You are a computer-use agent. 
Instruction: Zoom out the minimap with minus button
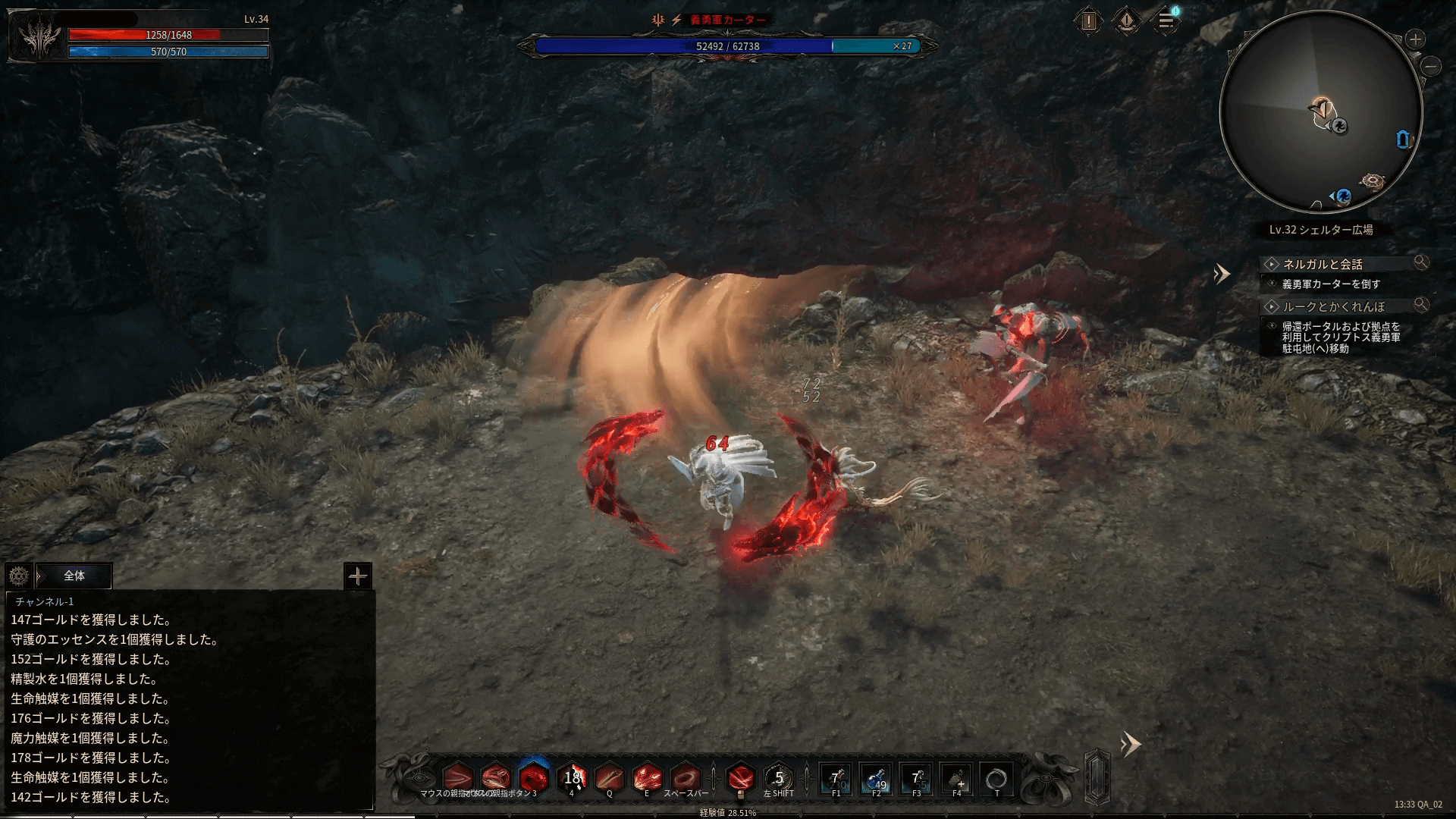click(1432, 67)
